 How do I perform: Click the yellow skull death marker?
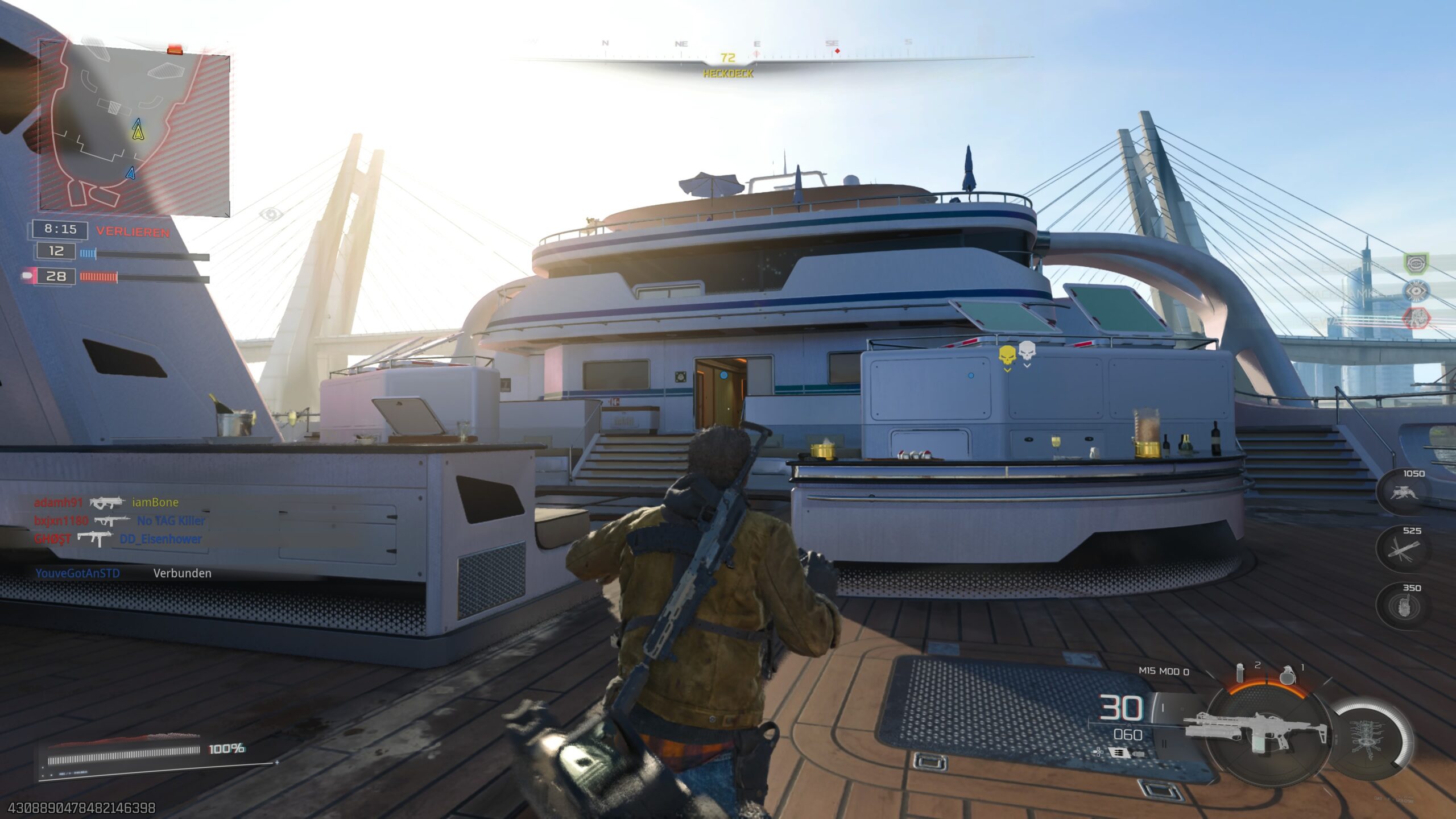click(x=1007, y=356)
